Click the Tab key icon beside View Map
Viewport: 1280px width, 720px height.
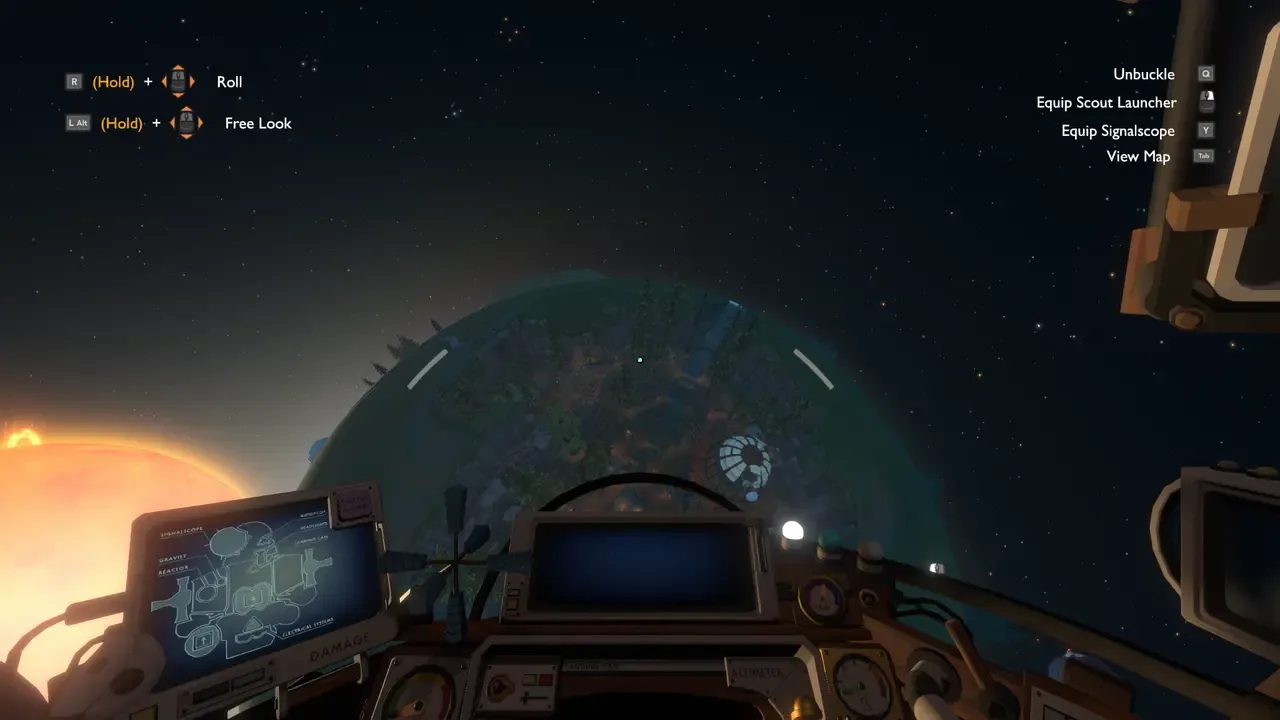(1203, 156)
